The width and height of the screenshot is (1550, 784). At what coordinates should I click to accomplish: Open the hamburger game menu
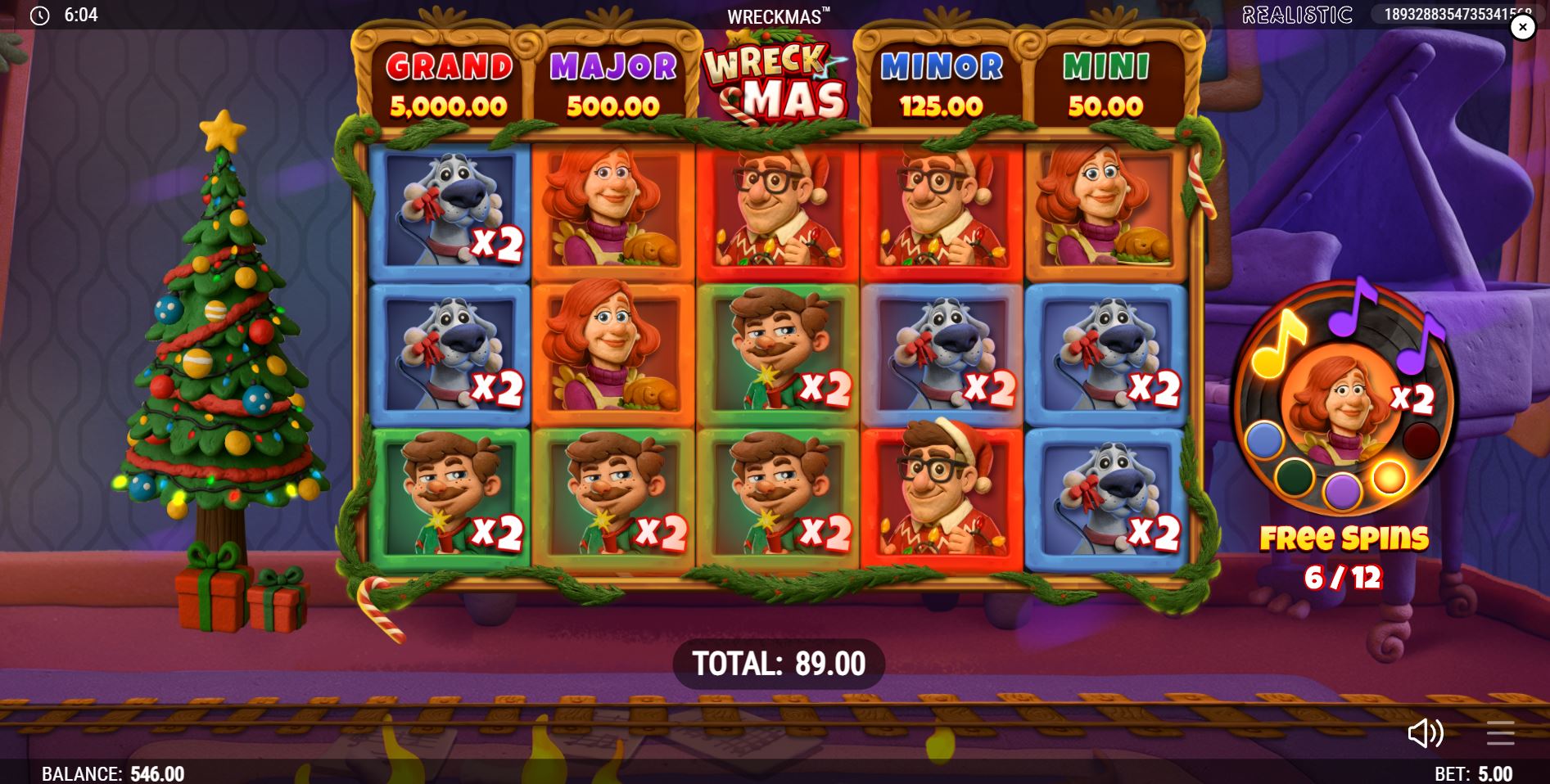click(1501, 734)
